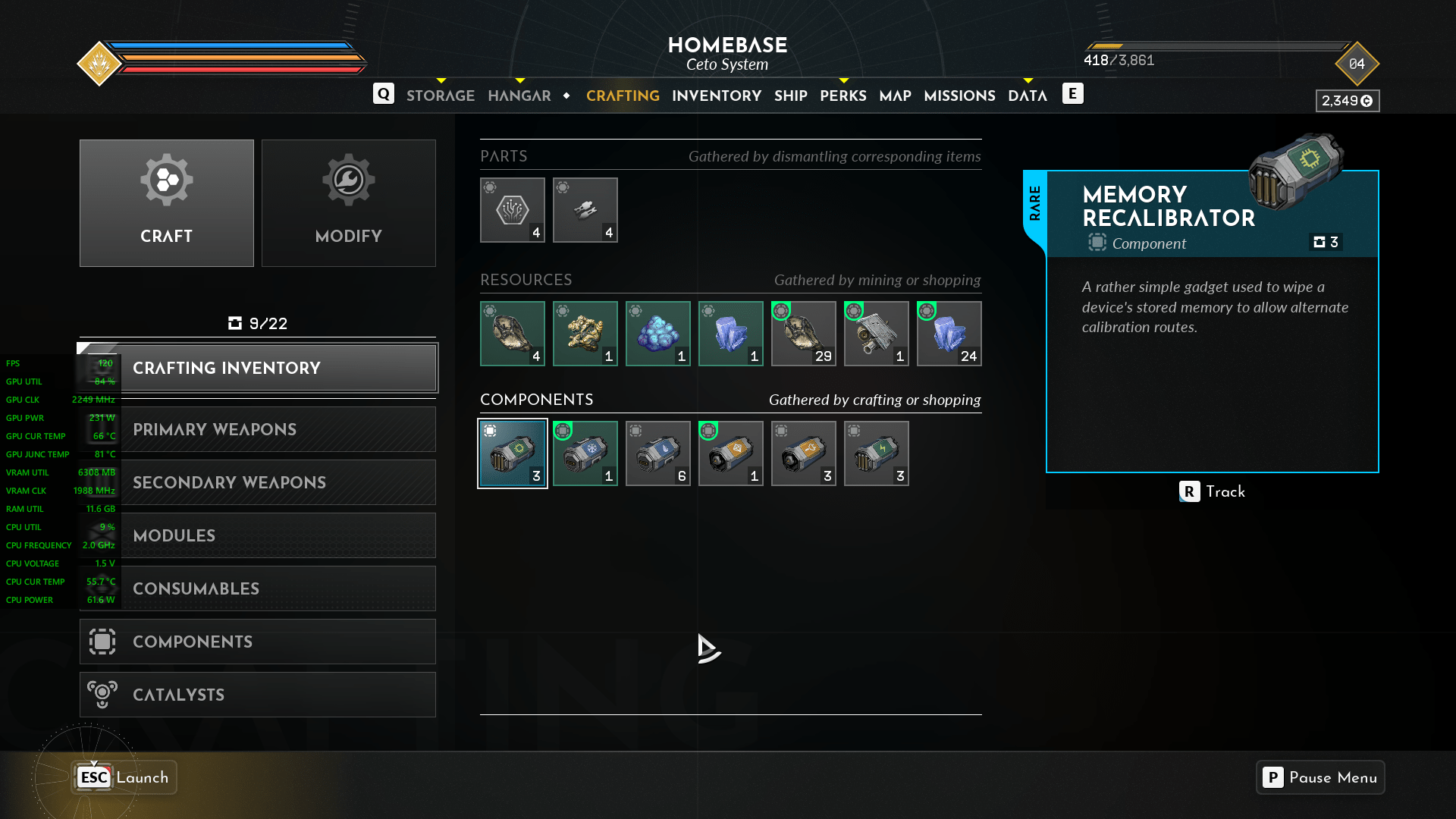The height and width of the screenshot is (819, 1456).
Task: Switch to the Map tab
Action: (x=895, y=96)
